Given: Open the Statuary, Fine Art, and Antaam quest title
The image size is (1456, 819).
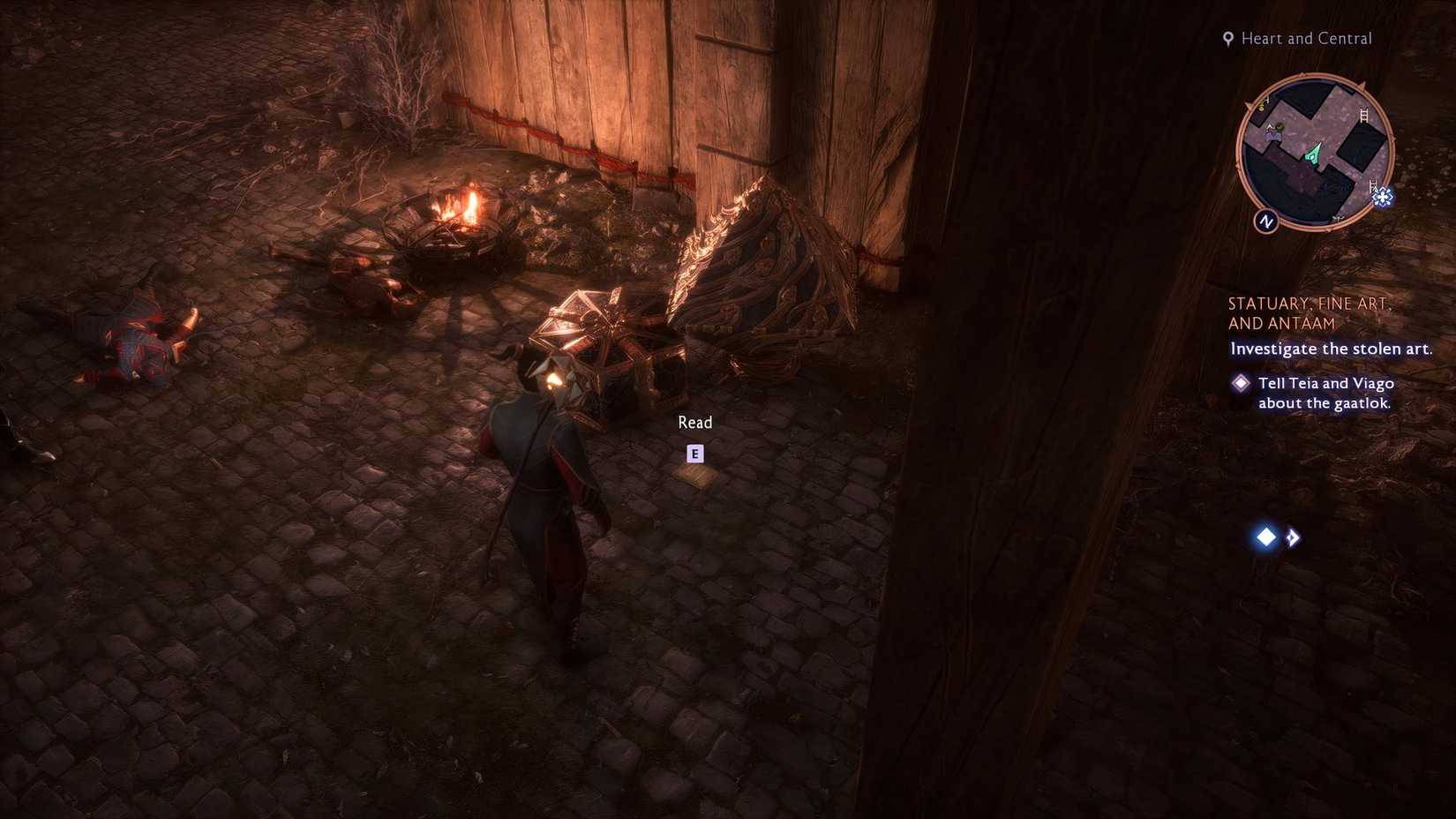Looking at the screenshot, I should coord(1310,312).
